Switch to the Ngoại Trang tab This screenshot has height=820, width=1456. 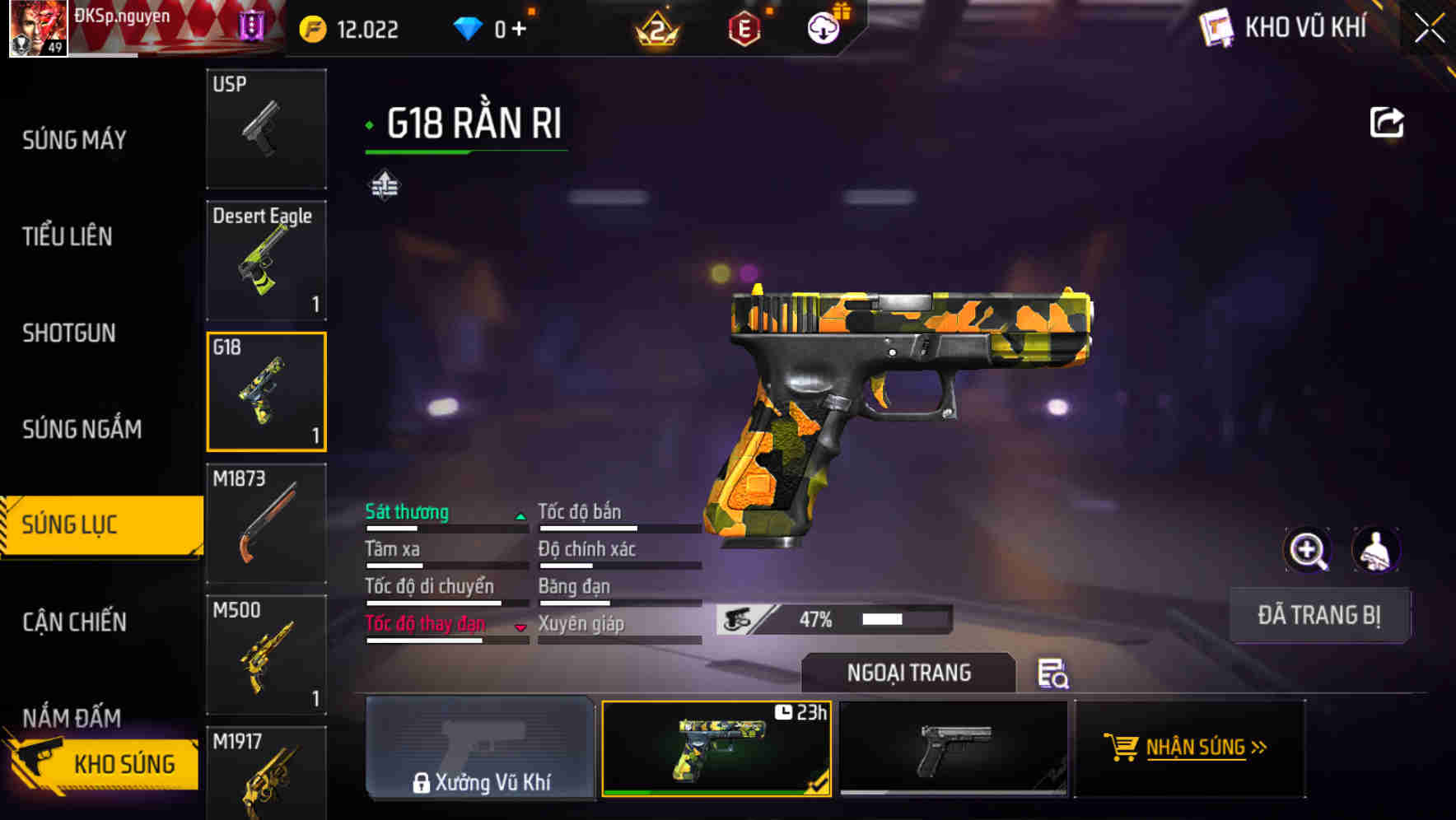(x=908, y=673)
